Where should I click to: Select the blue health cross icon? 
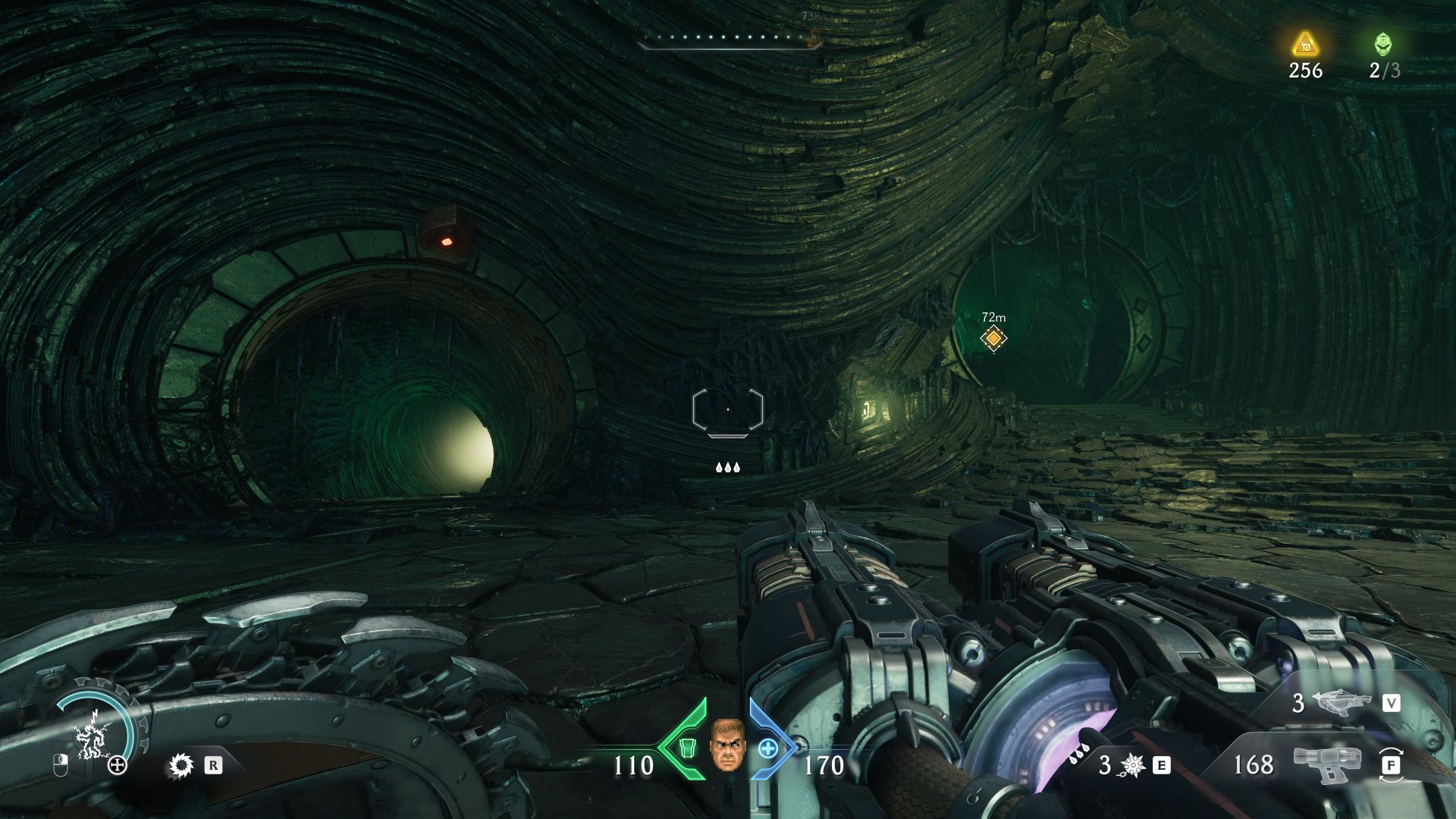[x=767, y=748]
